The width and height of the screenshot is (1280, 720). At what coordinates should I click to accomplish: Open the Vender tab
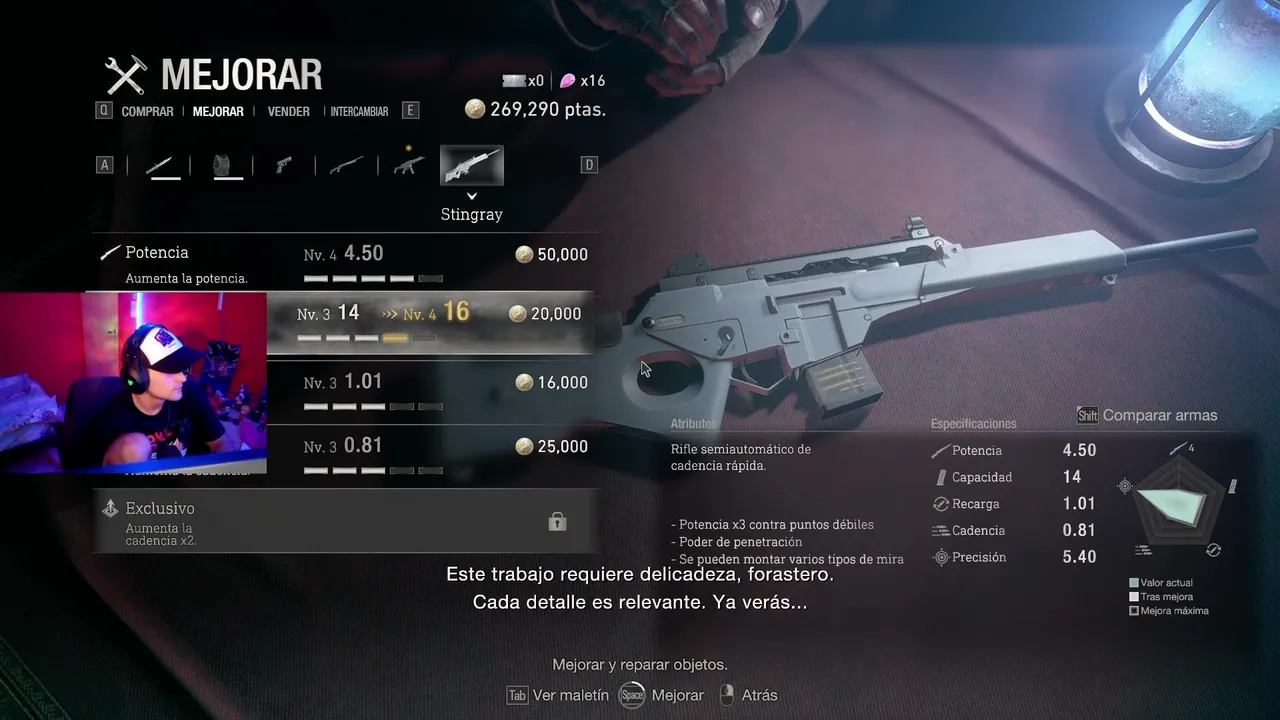[x=288, y=112]
